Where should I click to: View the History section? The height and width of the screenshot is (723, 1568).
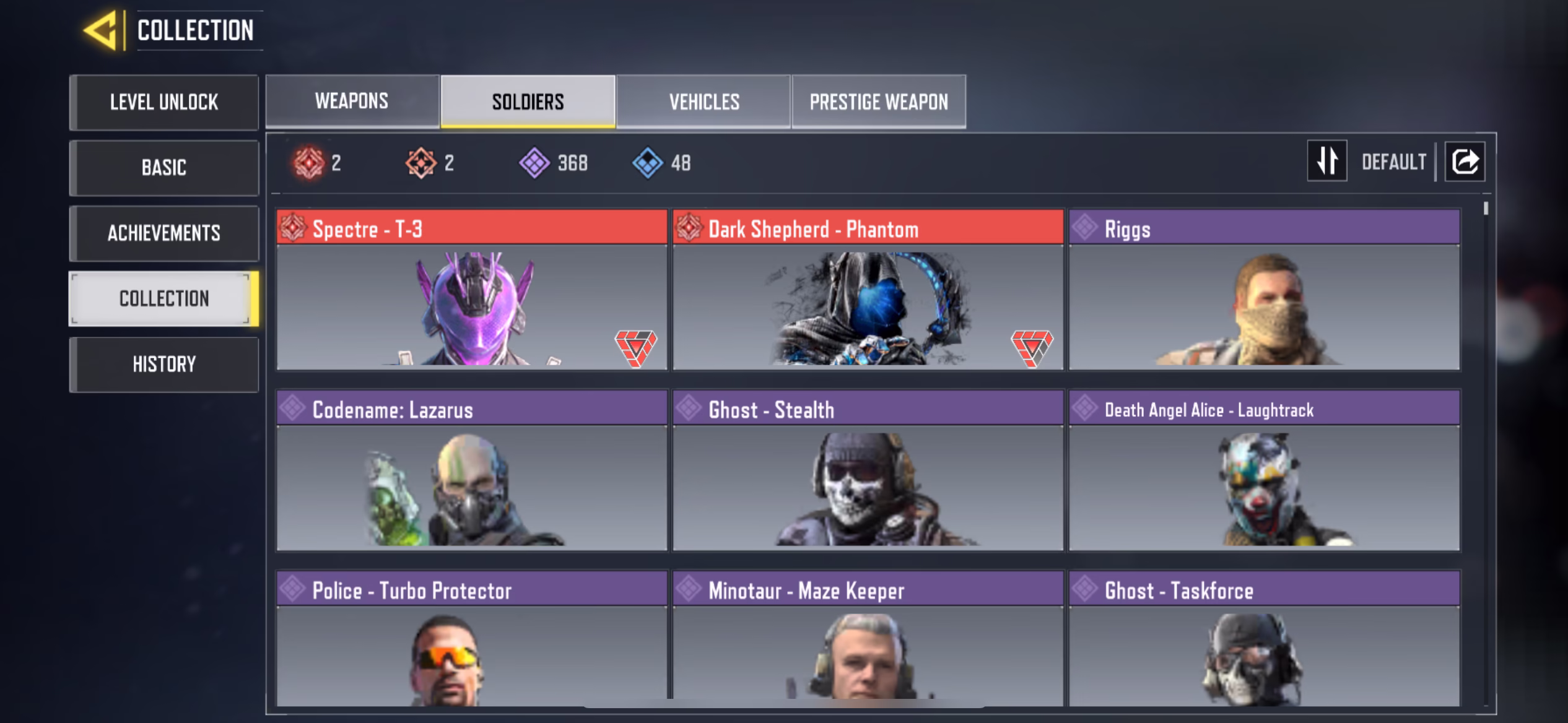pos(164,365)
